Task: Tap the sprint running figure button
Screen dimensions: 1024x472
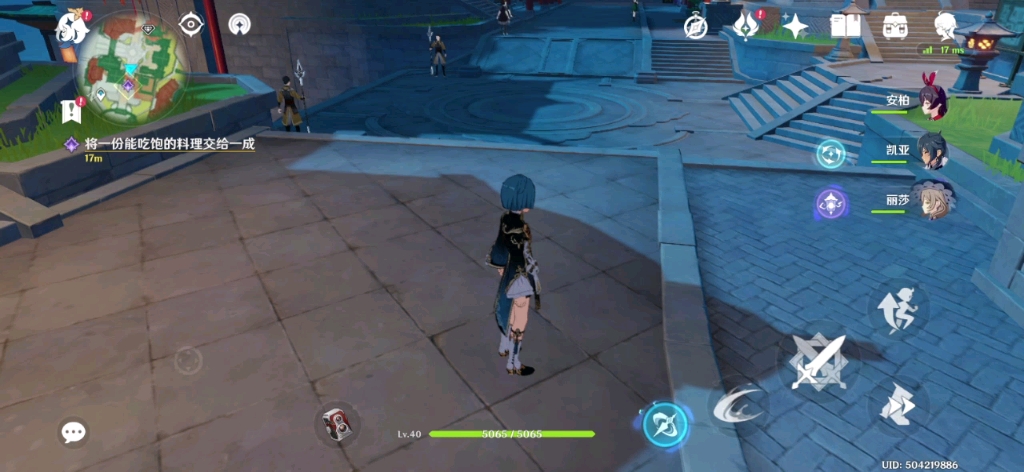Action: point(896,306)
